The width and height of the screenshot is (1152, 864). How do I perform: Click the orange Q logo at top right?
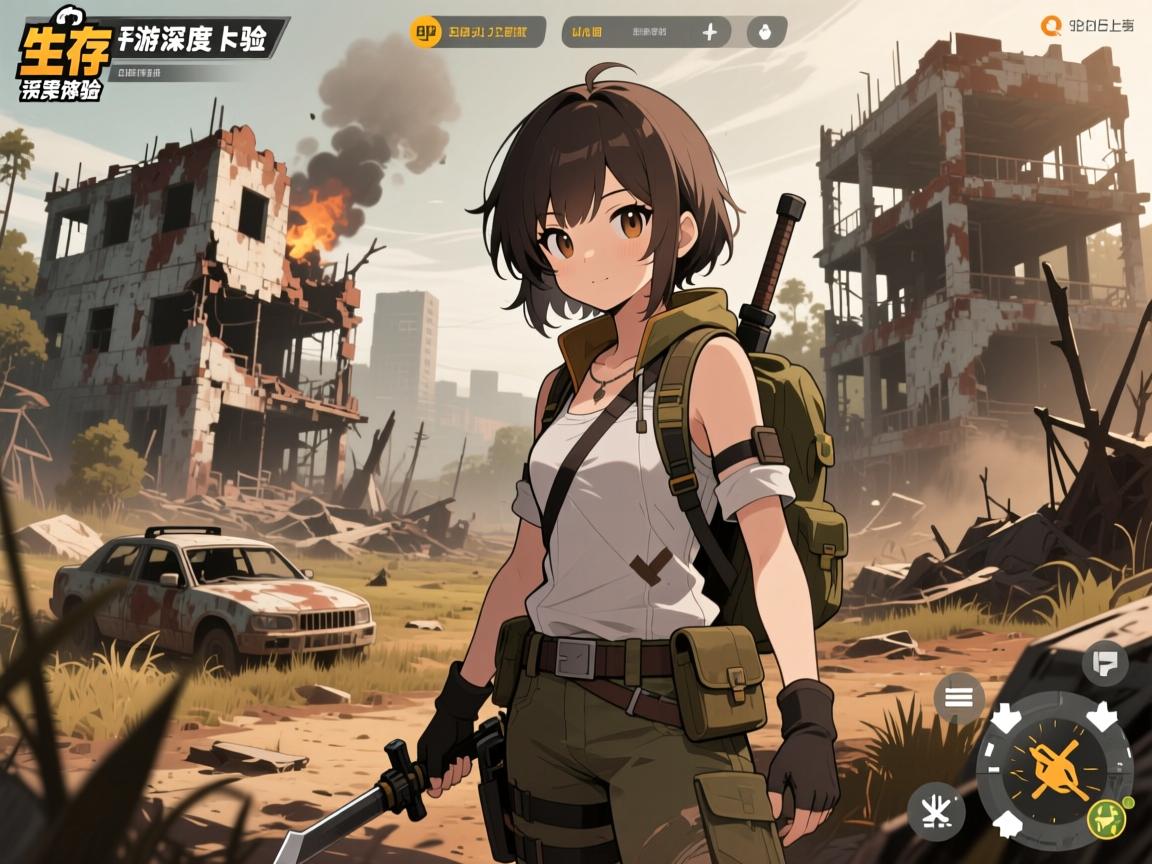(1052, 25)
